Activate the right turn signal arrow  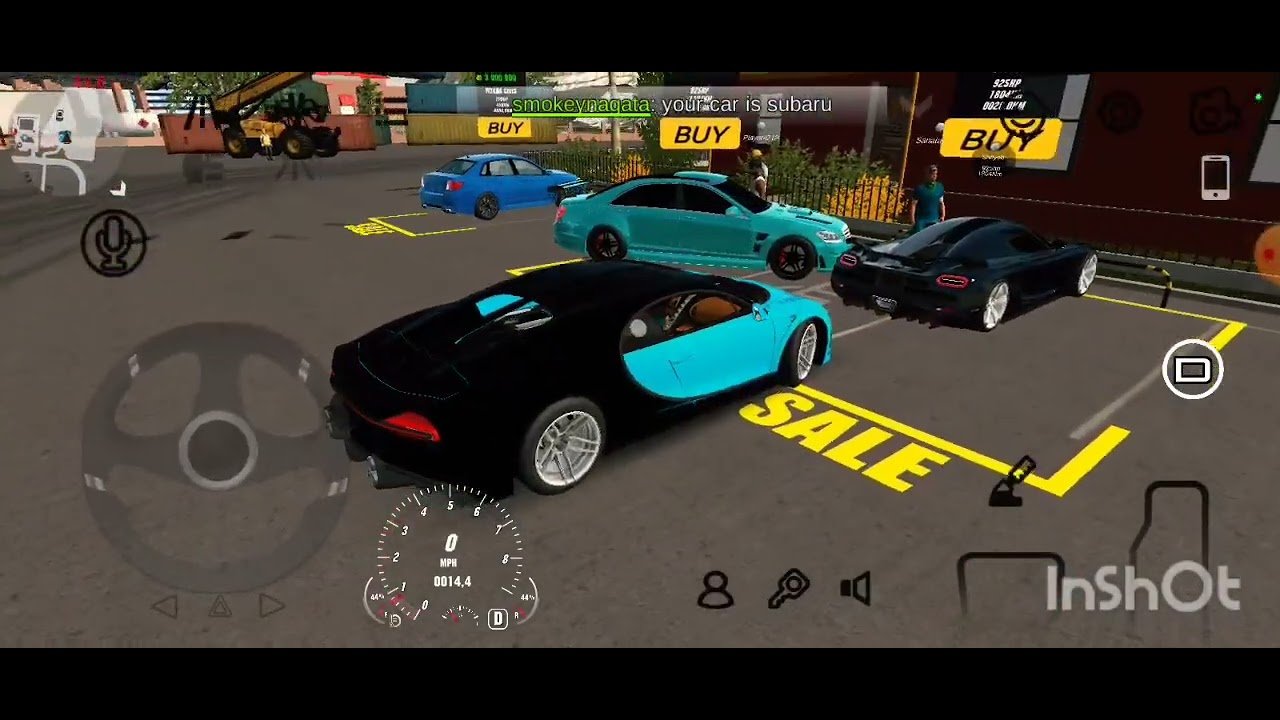pyautogui.click(x=271, y=605)
